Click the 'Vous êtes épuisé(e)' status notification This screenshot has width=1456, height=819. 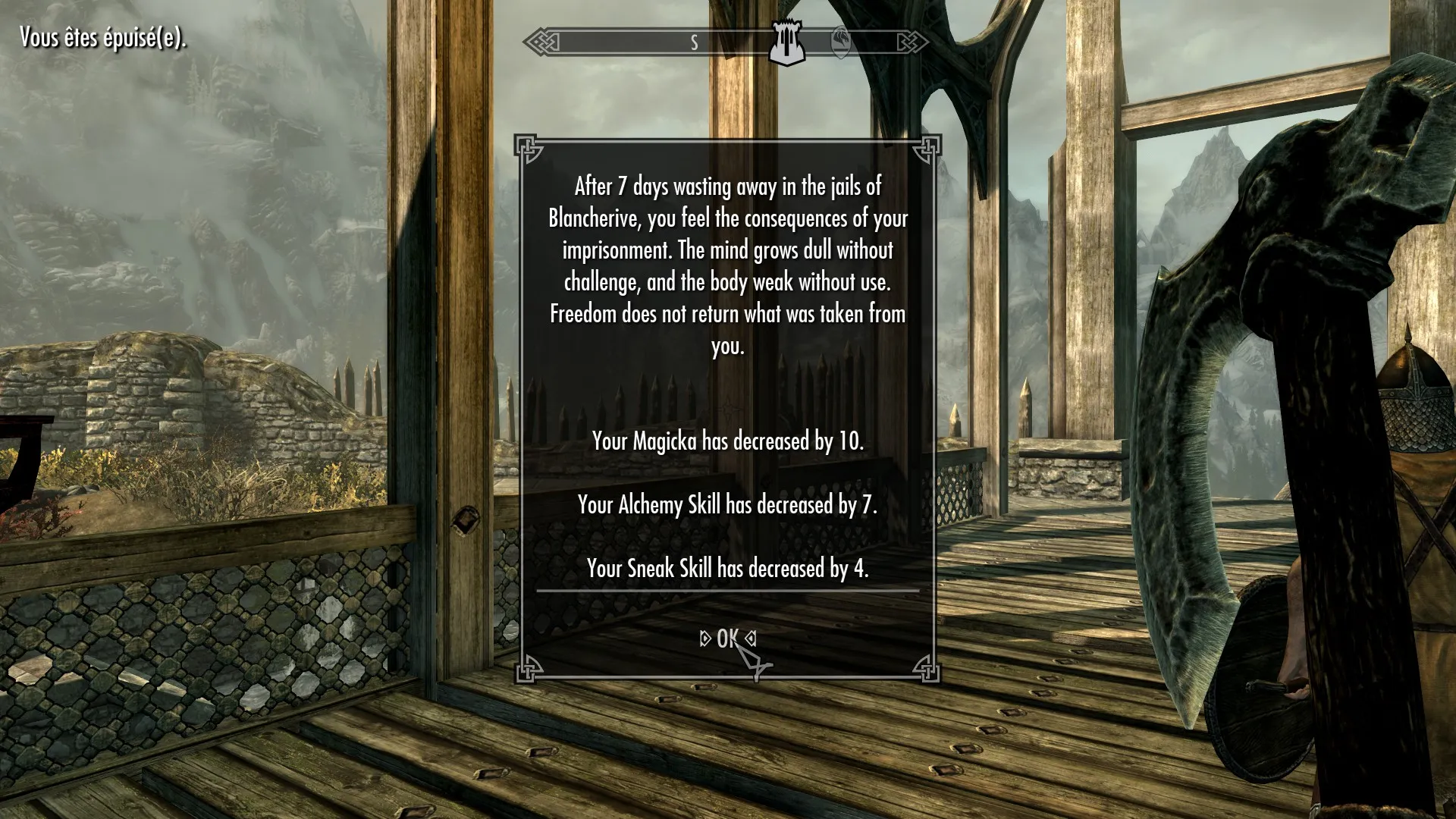(x=102, y=35)
